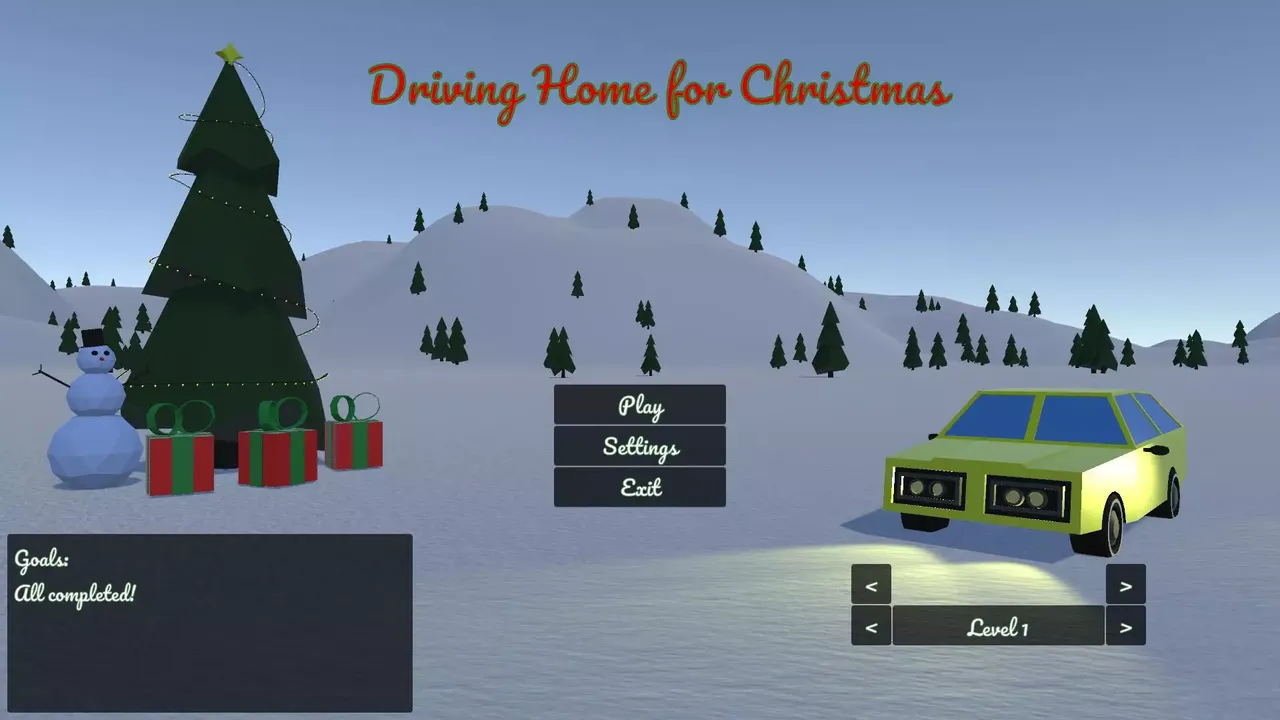
Task: Click the Level 1 label
Action: coord(997,626)
